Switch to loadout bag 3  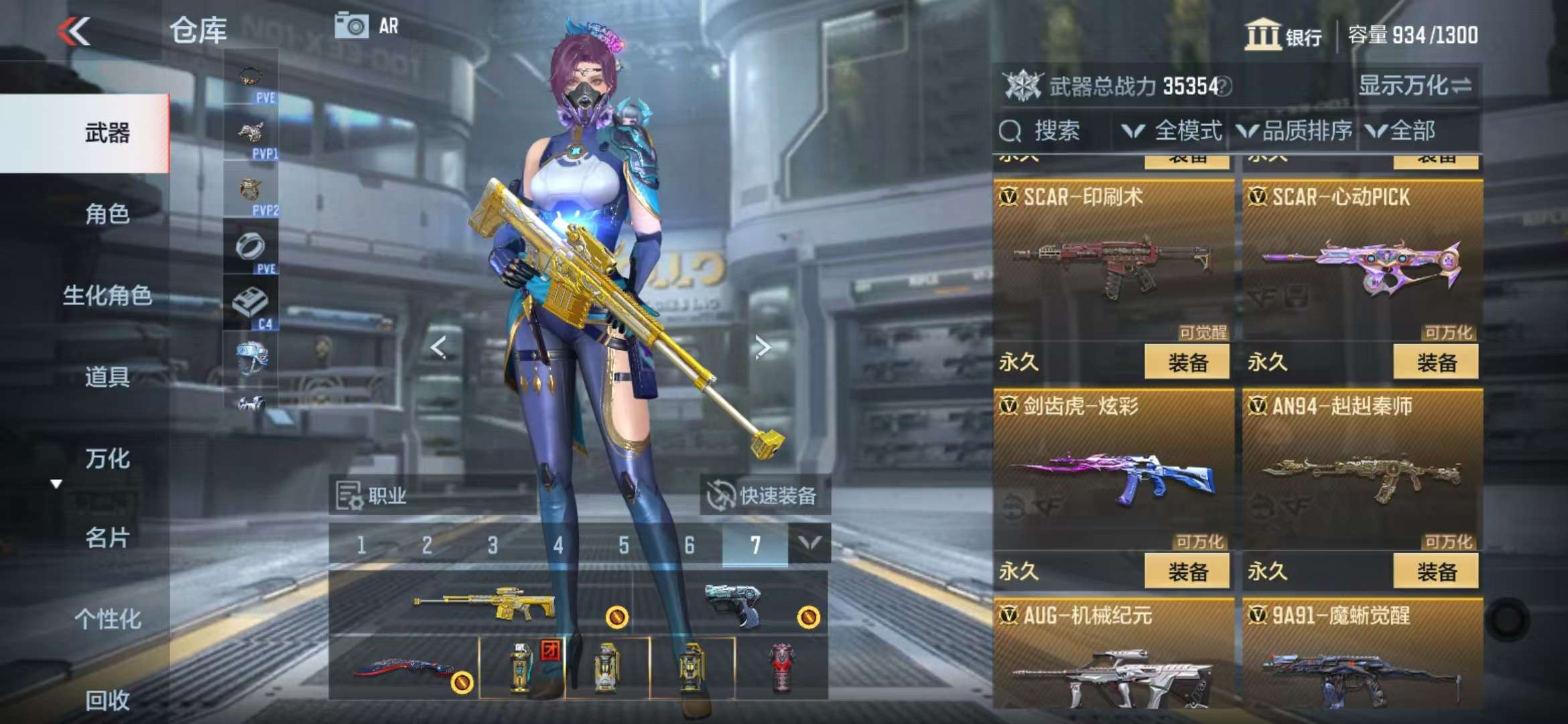click(x=493, y=545)
